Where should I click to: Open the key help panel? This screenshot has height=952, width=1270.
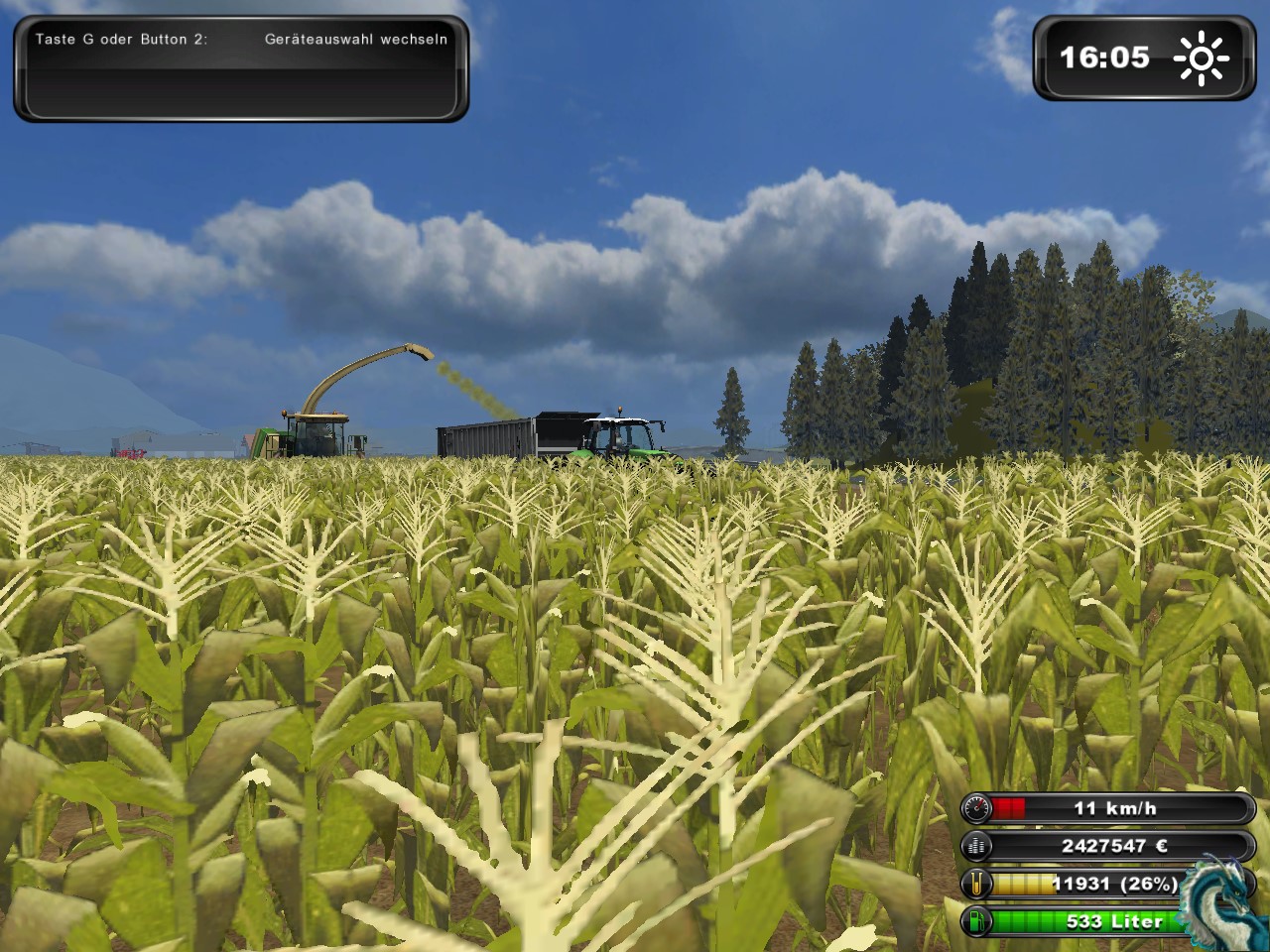coord(241,68)
